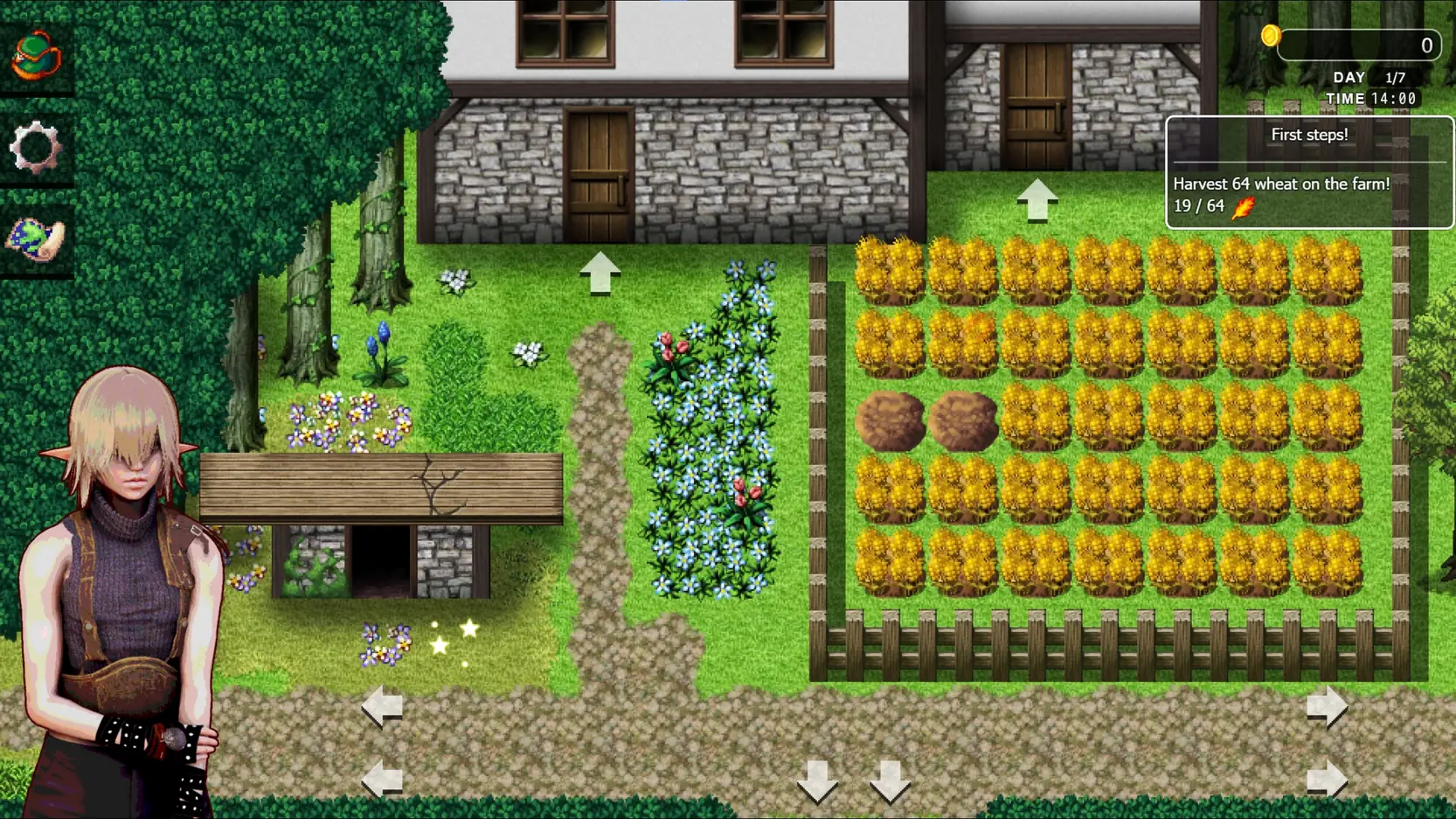Open settings with the gear icon
Viewport: 1456px width, 819px height.
coord(36,147)
